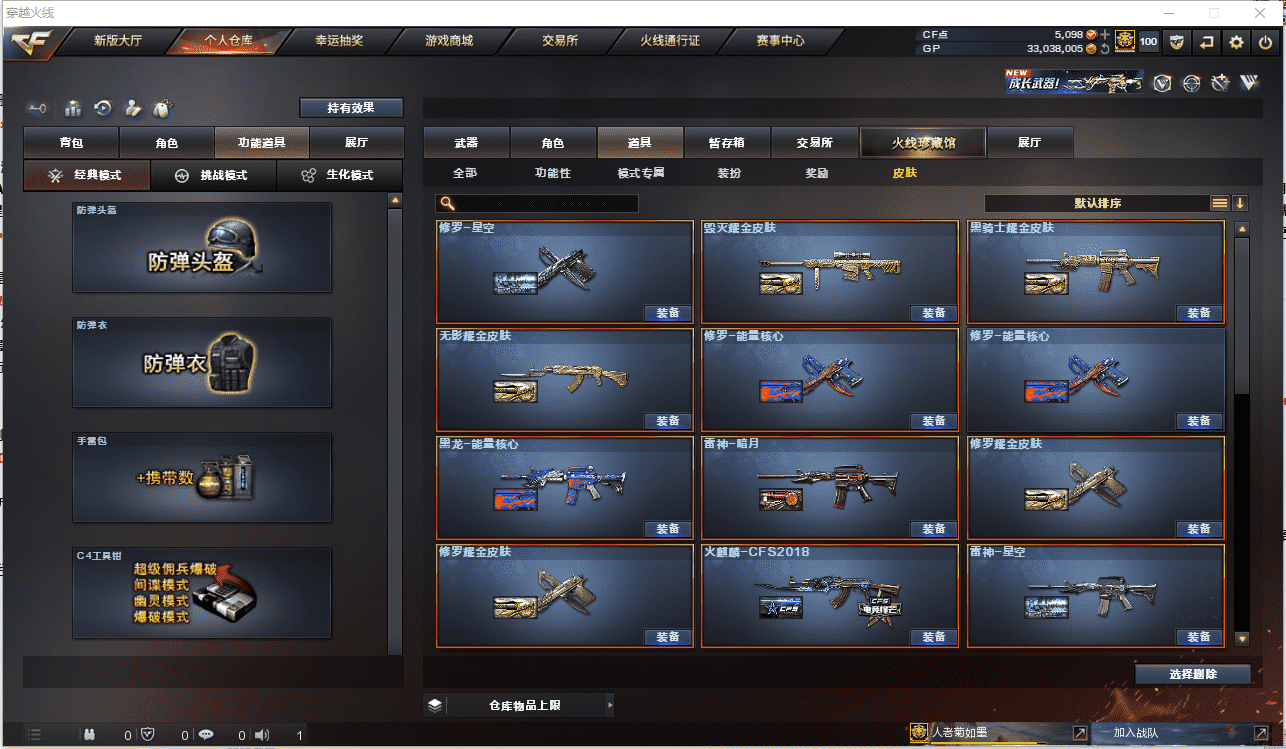Open the 火线通行证 battle pass
The width and height of the screenshot is (1286, 749).
(x=669, y=41)
